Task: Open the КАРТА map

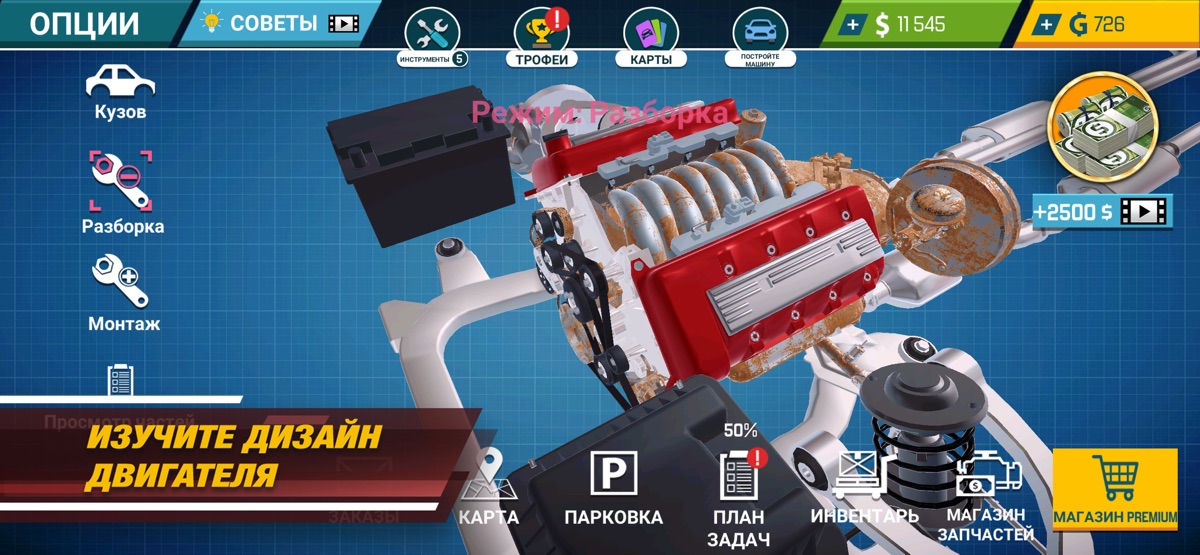Action: tap(489, 492)
